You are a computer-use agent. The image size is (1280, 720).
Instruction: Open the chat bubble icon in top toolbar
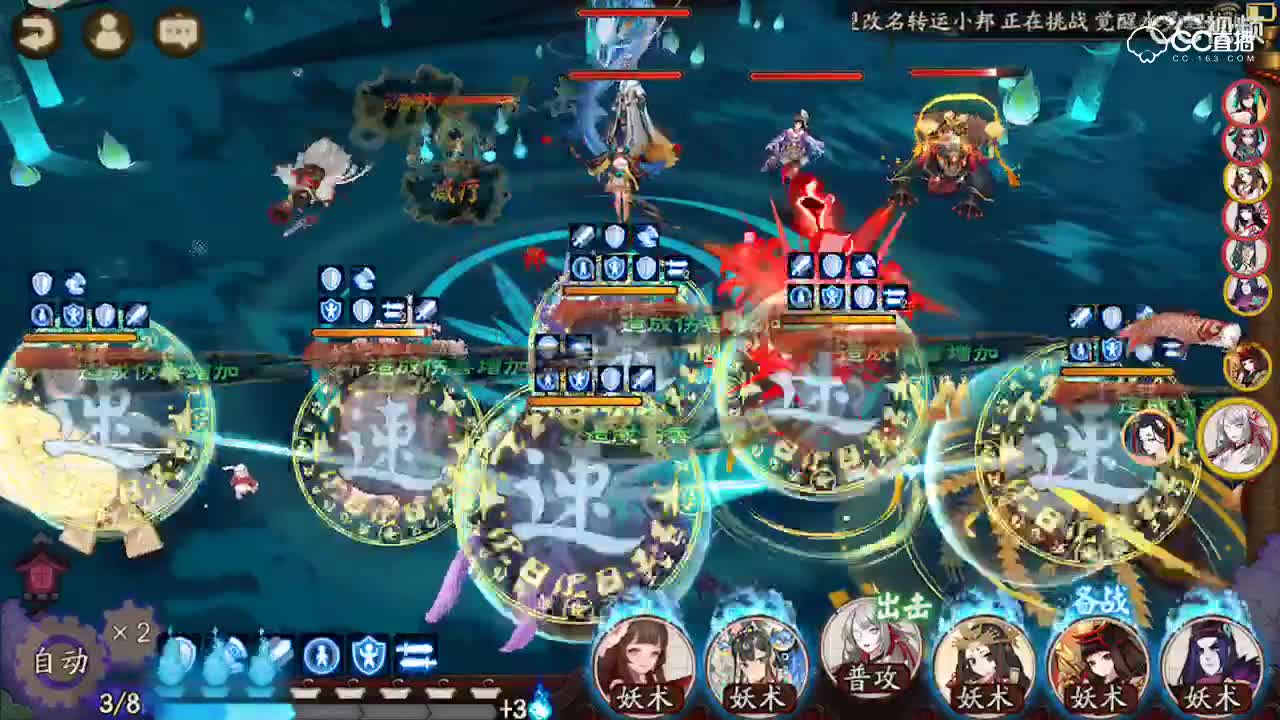tap(176, 31)
